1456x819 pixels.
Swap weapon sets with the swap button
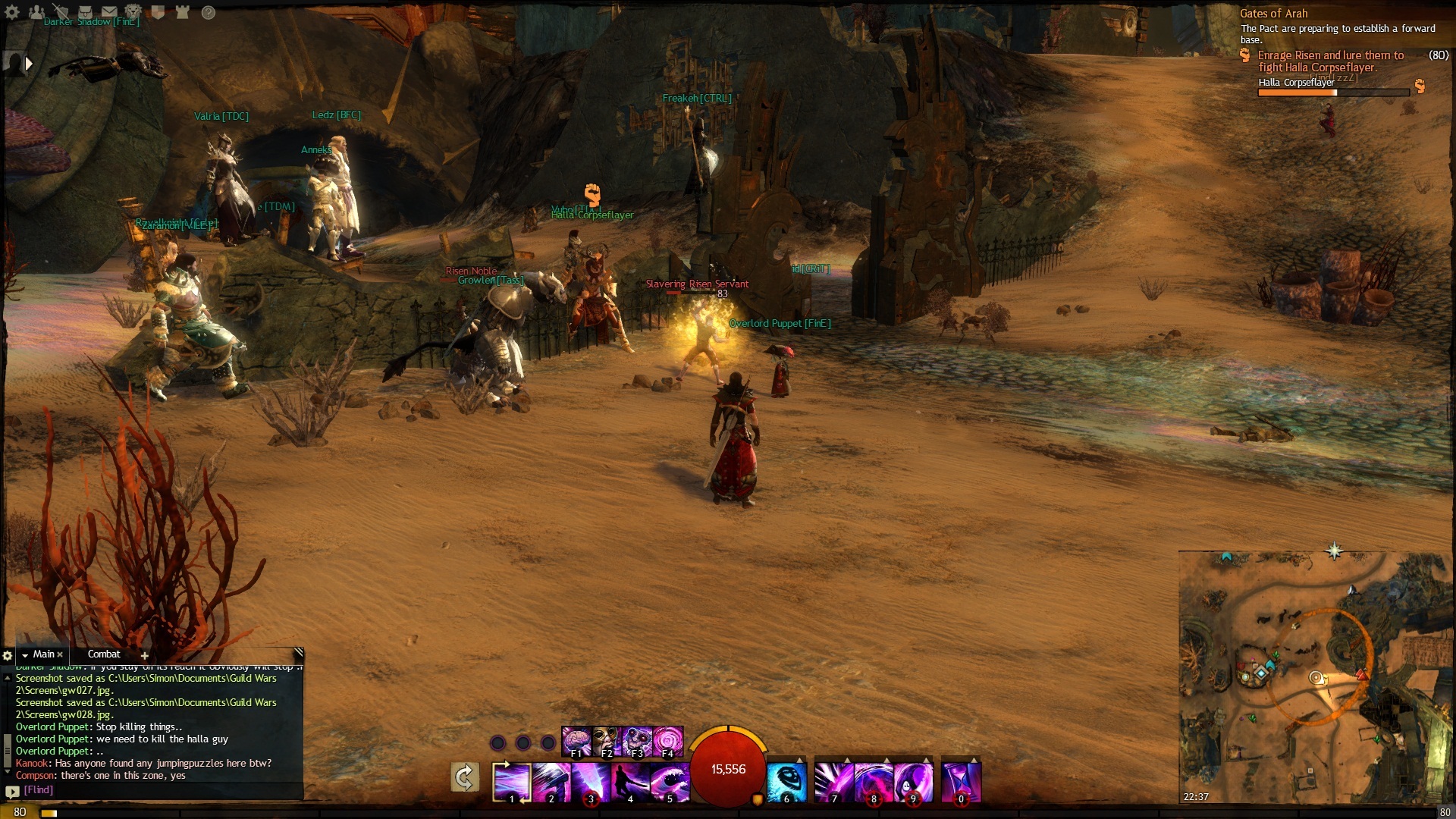pos(465,777)
